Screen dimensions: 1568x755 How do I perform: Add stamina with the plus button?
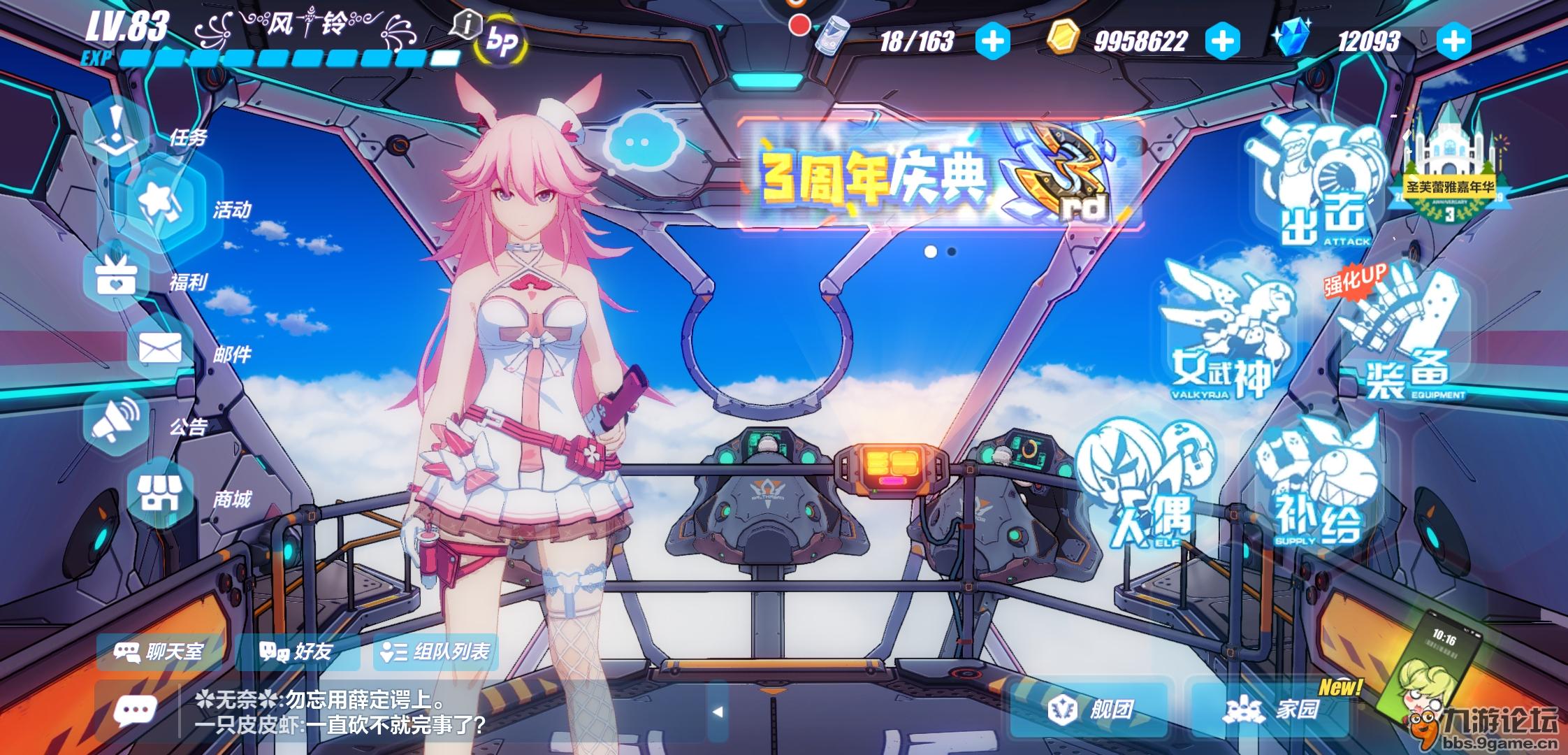click(992, 41)
